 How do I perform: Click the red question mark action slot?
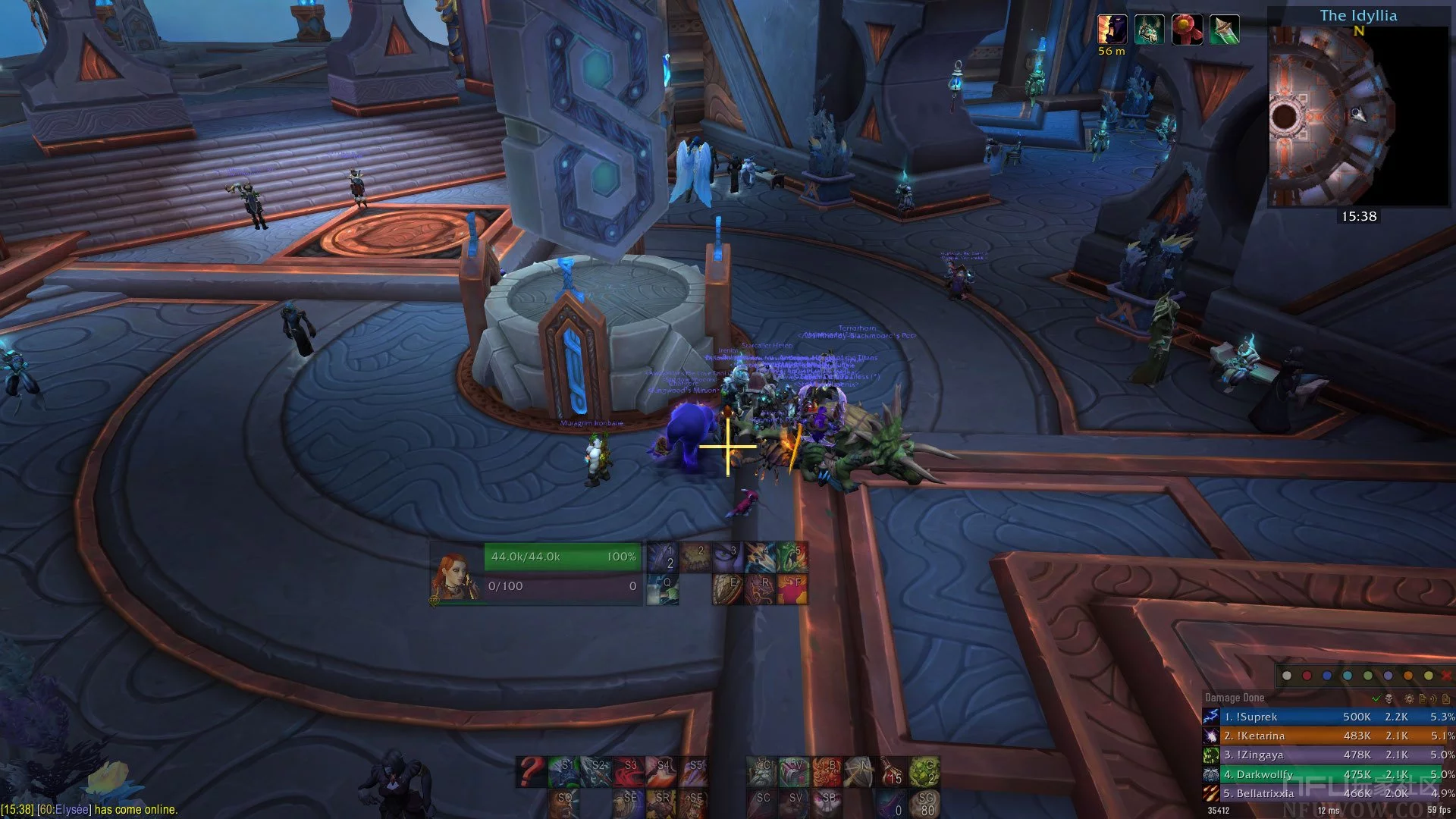(x=531, y=771)
